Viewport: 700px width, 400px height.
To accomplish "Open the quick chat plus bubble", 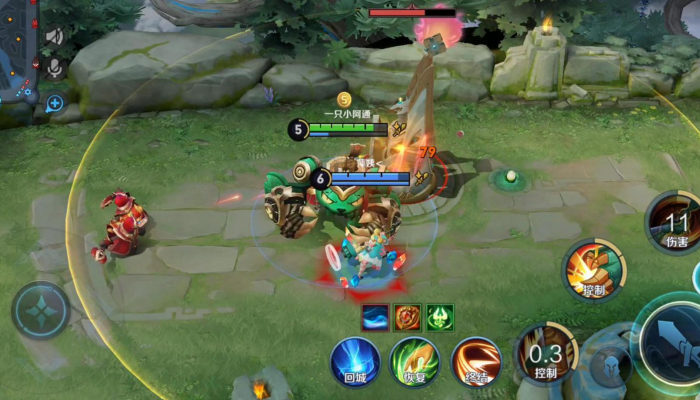I will coord(54,102).
